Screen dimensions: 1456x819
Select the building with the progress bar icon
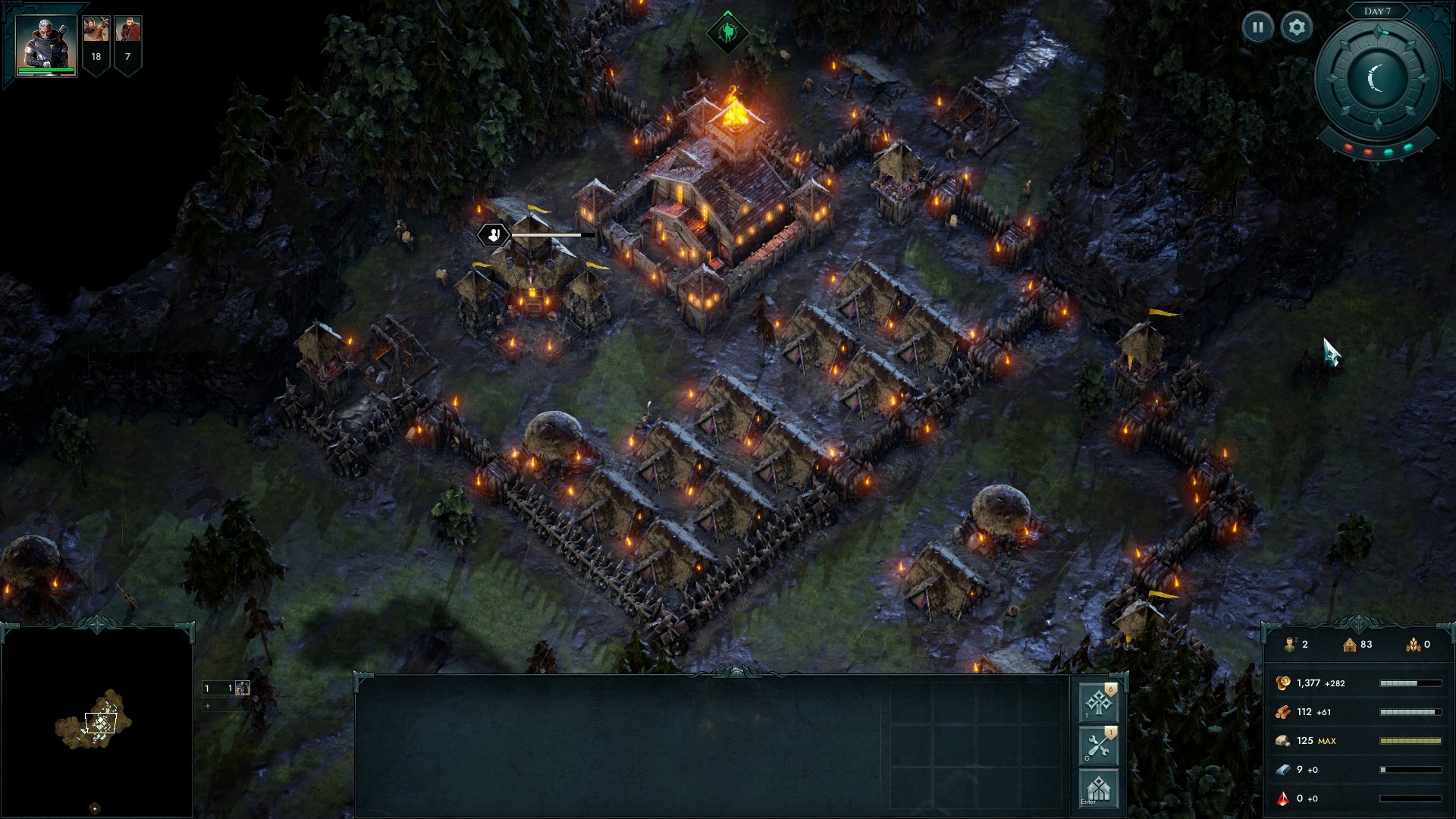494,235
